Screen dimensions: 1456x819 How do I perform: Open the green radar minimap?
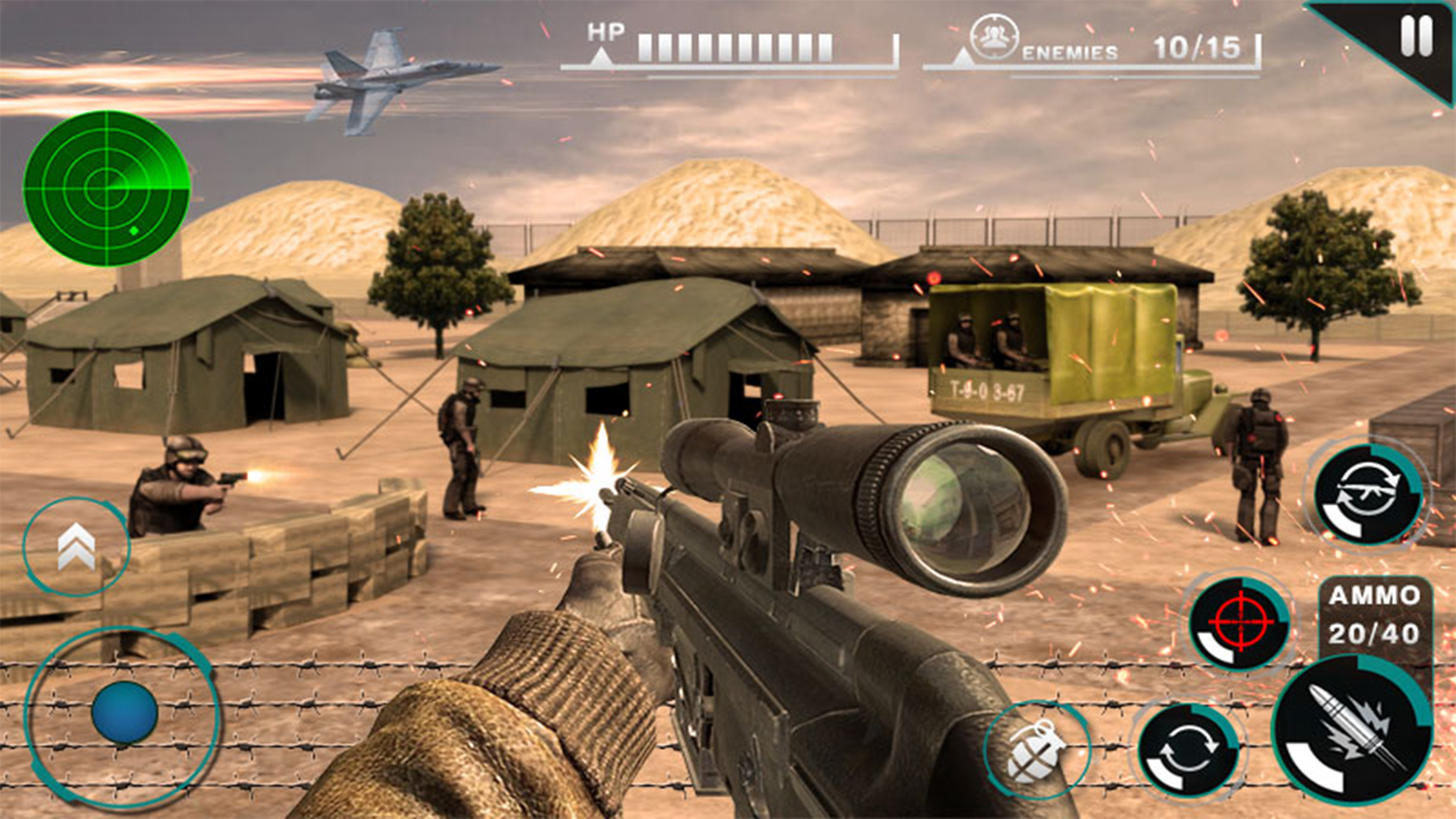106,189
